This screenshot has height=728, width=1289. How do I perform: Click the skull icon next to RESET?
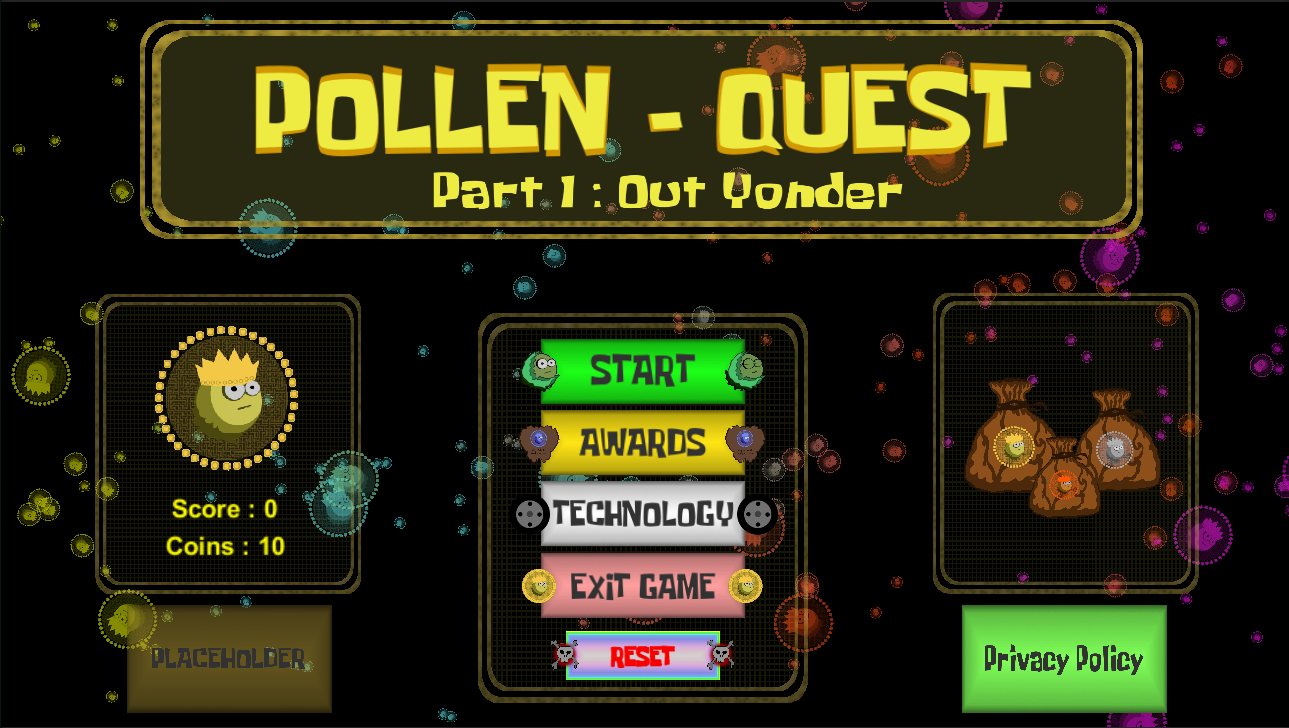click(x=565, y=656)
